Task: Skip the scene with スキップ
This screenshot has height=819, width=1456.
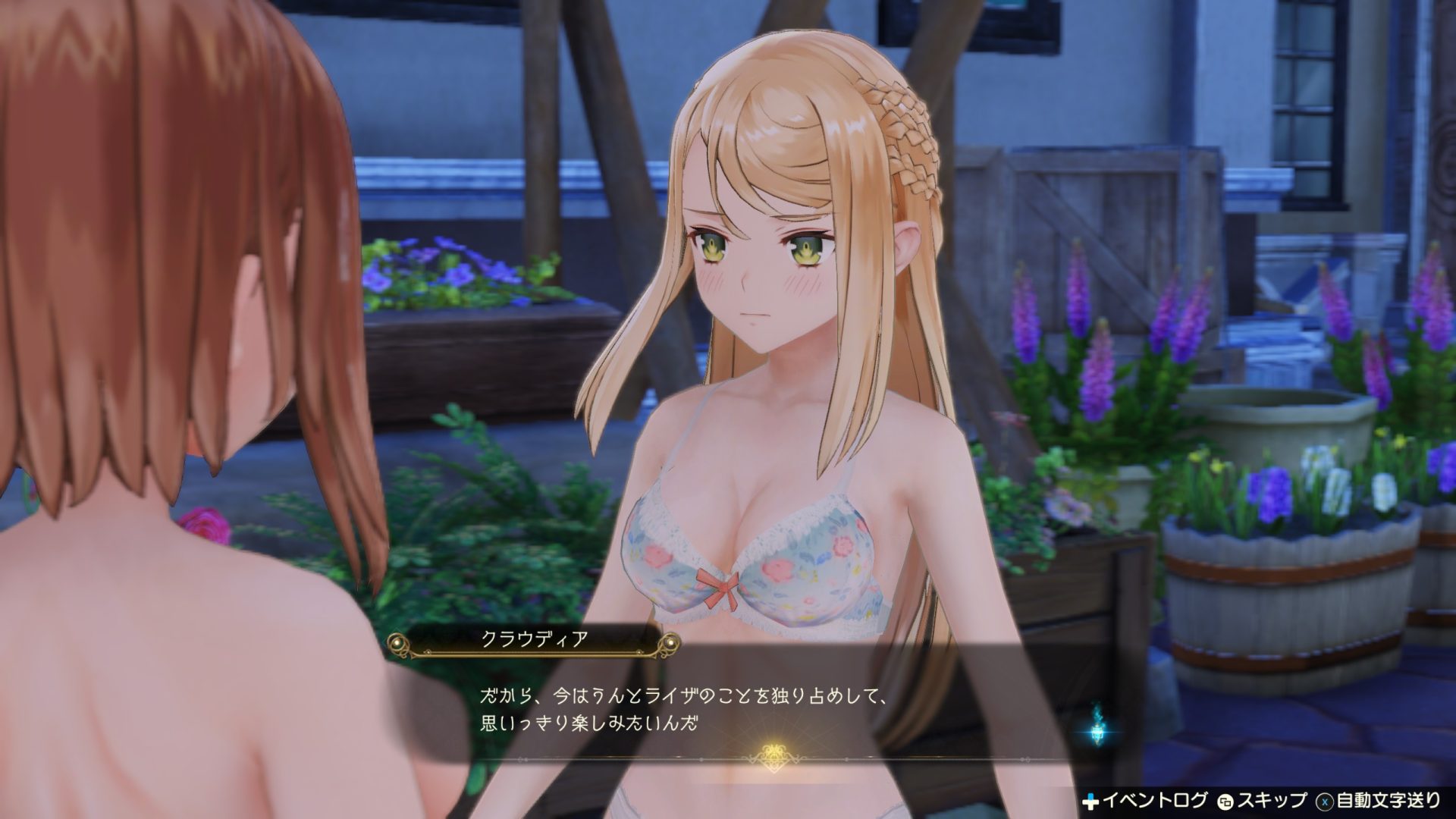Action: coord(1262,800)
